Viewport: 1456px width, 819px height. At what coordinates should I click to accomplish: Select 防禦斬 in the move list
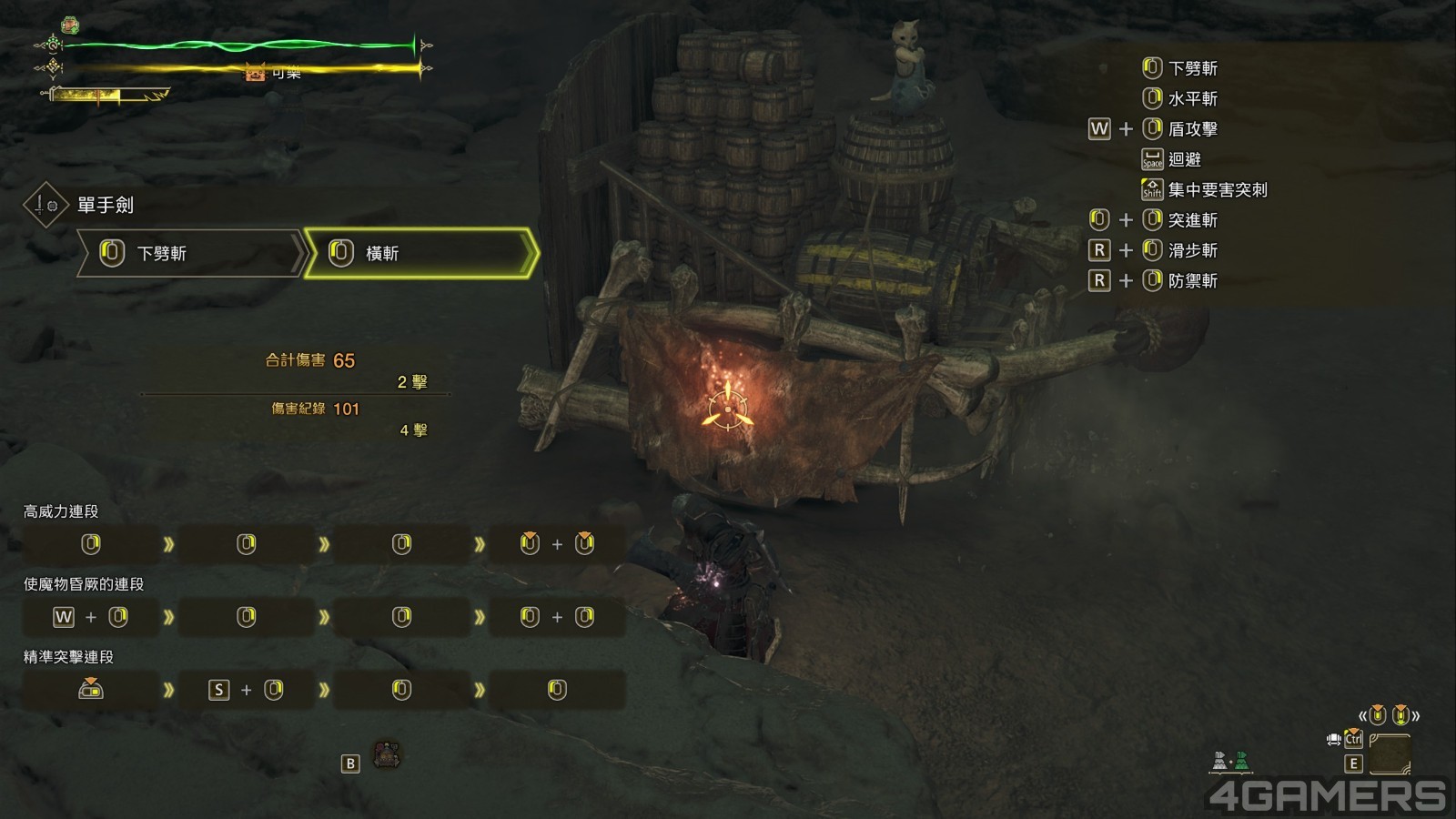[1192, 281]
